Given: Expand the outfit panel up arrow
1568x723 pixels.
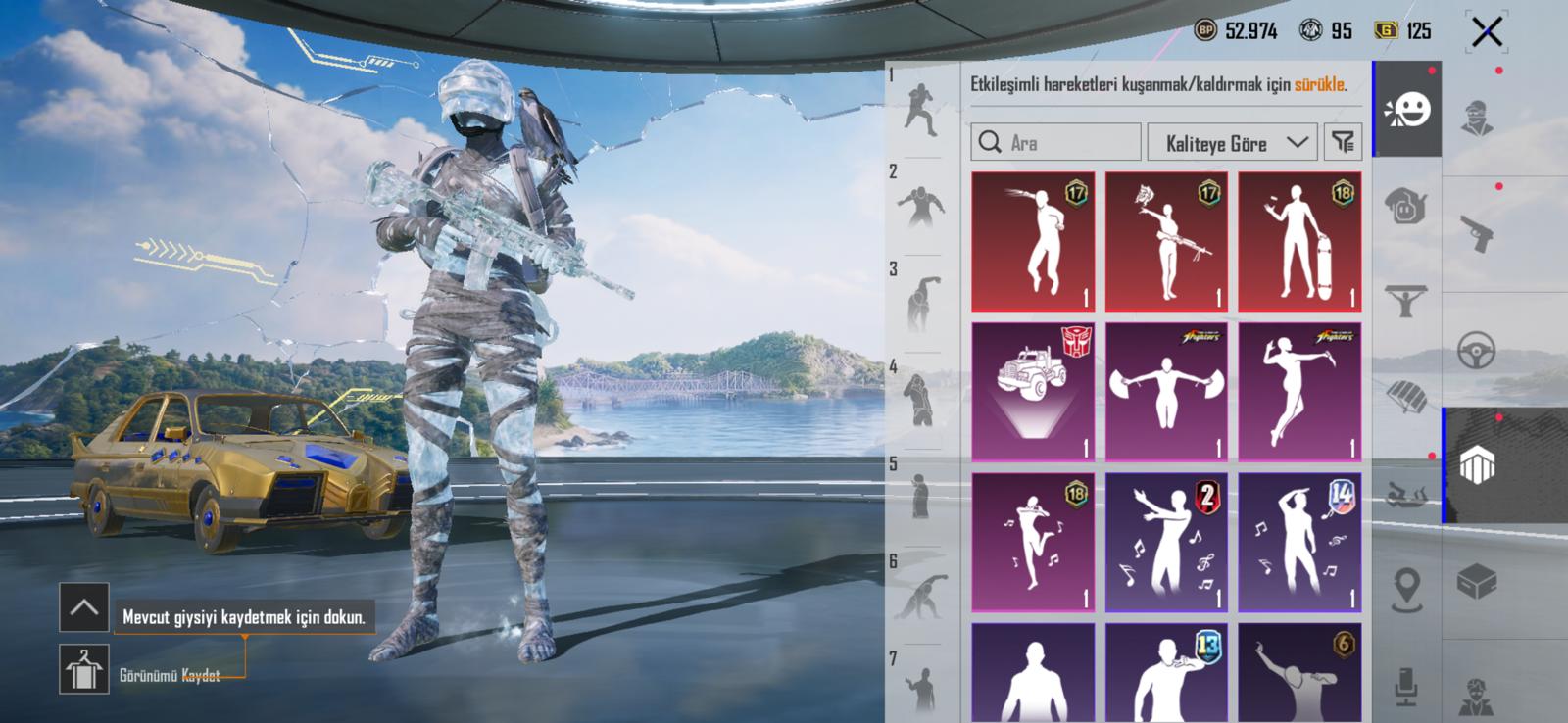Looking at the screenshot, I should (x=84, y=608).
